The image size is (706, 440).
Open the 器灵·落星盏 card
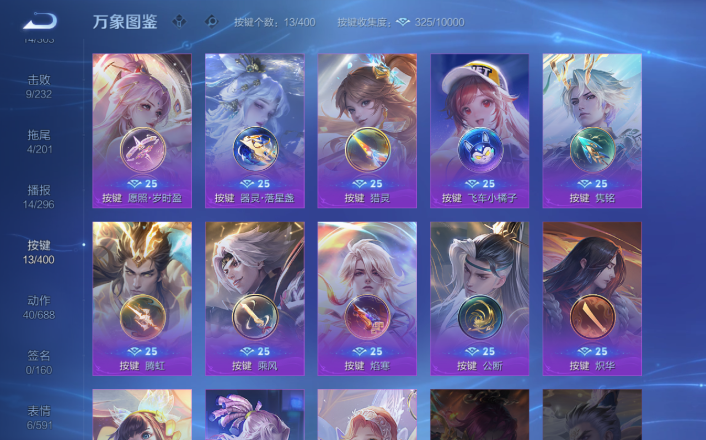coord(255,130)
